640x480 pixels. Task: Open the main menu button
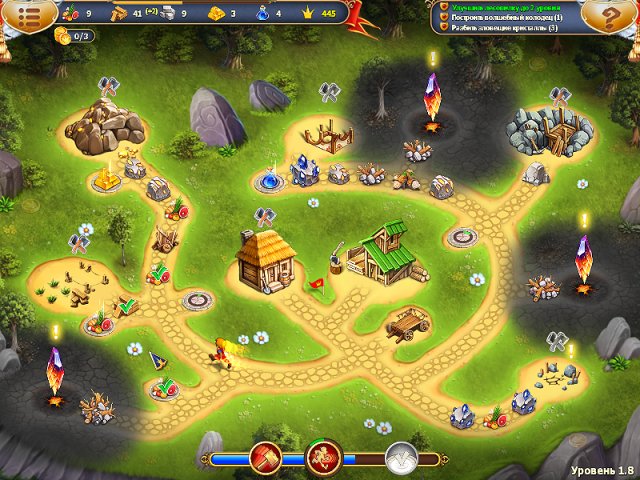[x=26, y=15]
